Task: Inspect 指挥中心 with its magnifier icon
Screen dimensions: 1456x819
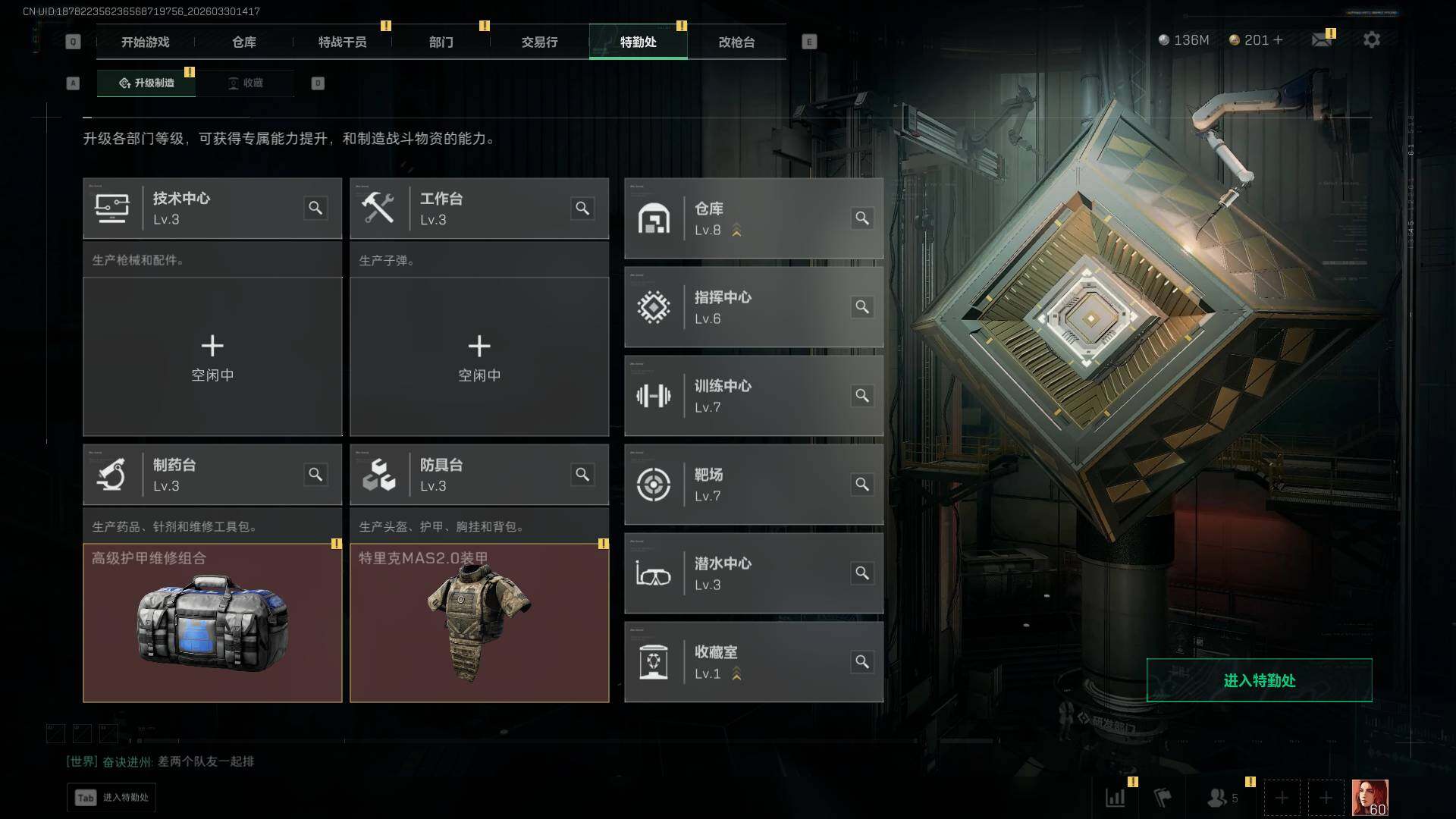Action: [x=862, y=307]
